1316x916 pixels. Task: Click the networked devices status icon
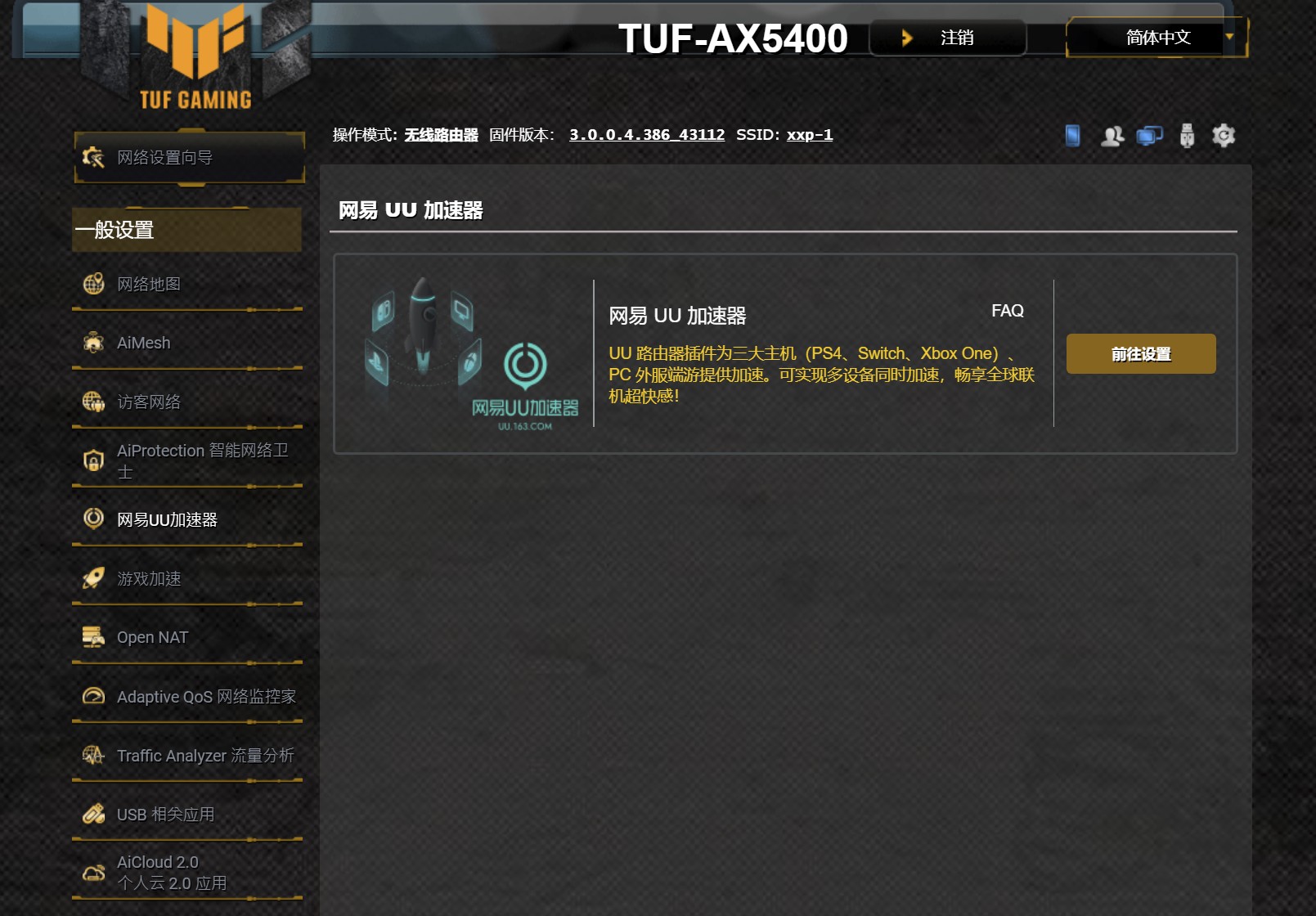click(1148, 135)
